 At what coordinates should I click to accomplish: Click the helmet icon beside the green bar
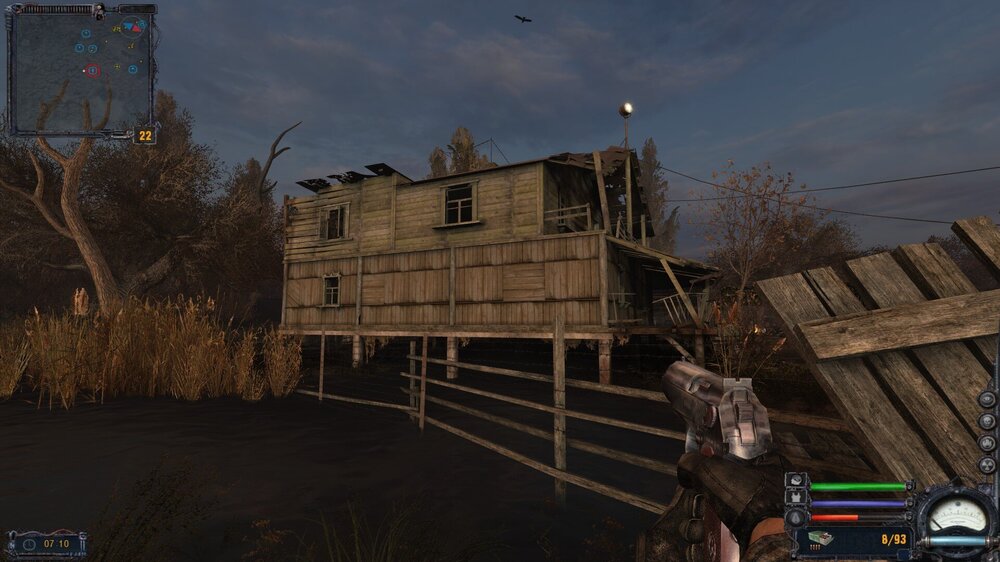[796, 483]
